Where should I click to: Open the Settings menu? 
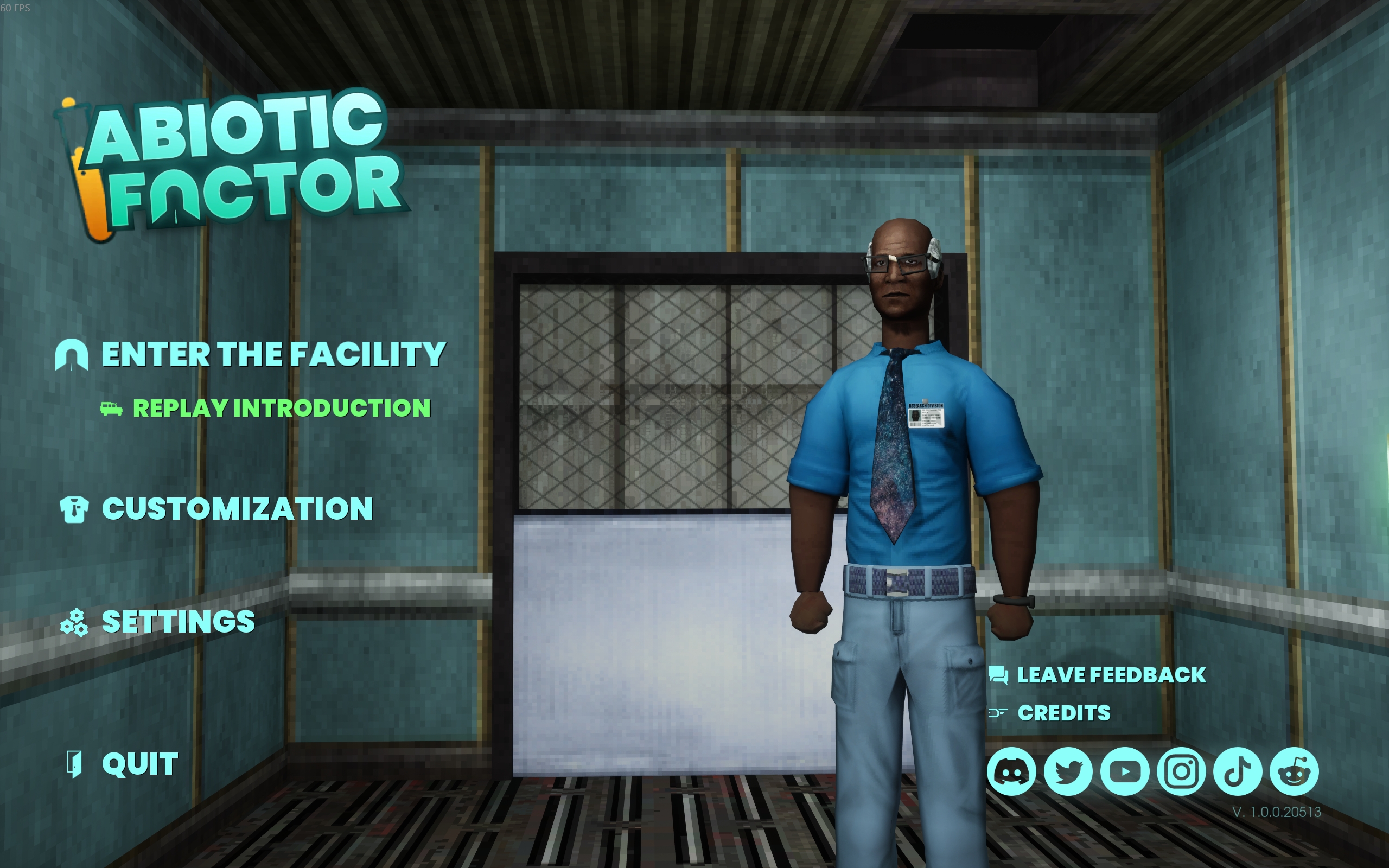click(178, 622)
